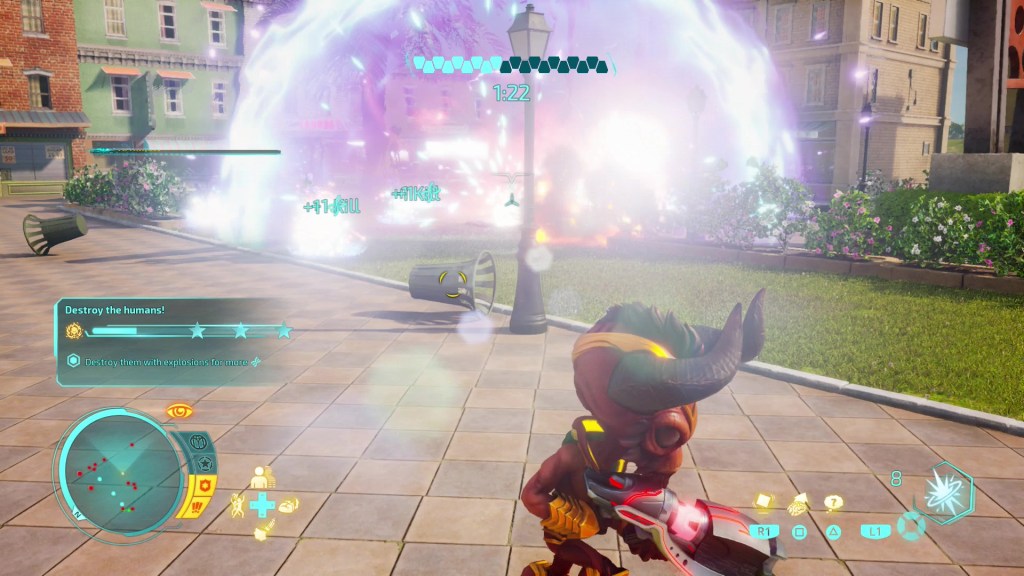
Task: Activate the ability icon right of the cross
Action: click(288, 504)
